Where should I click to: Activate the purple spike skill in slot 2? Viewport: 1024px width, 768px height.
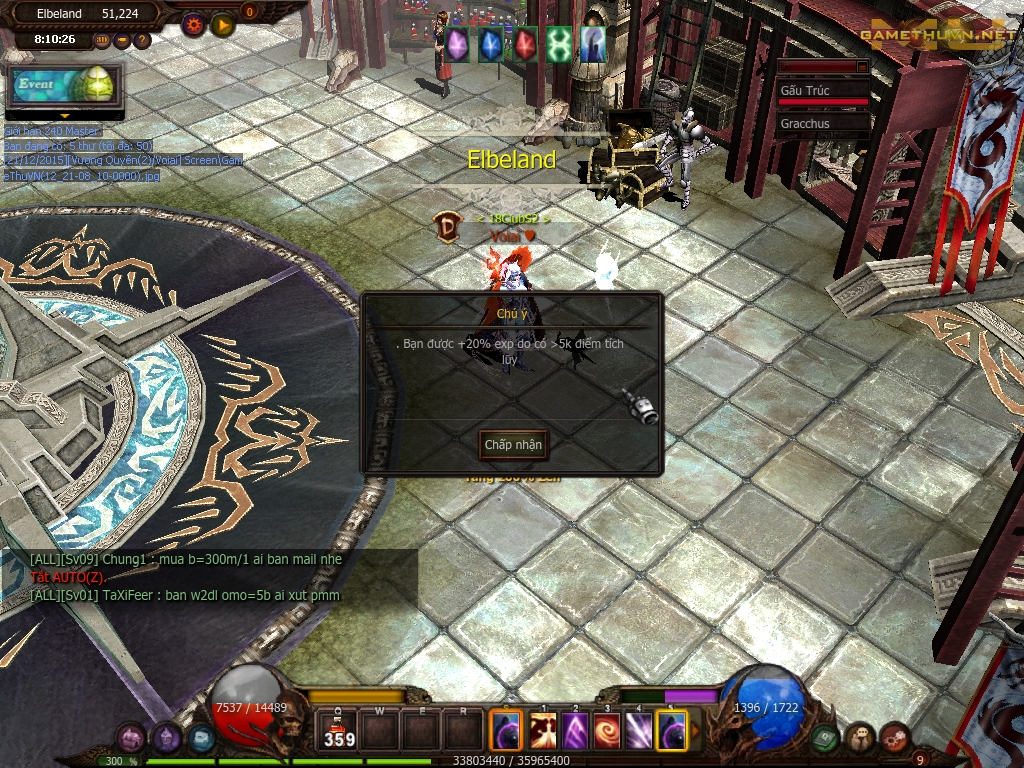(x=575, y=731)
